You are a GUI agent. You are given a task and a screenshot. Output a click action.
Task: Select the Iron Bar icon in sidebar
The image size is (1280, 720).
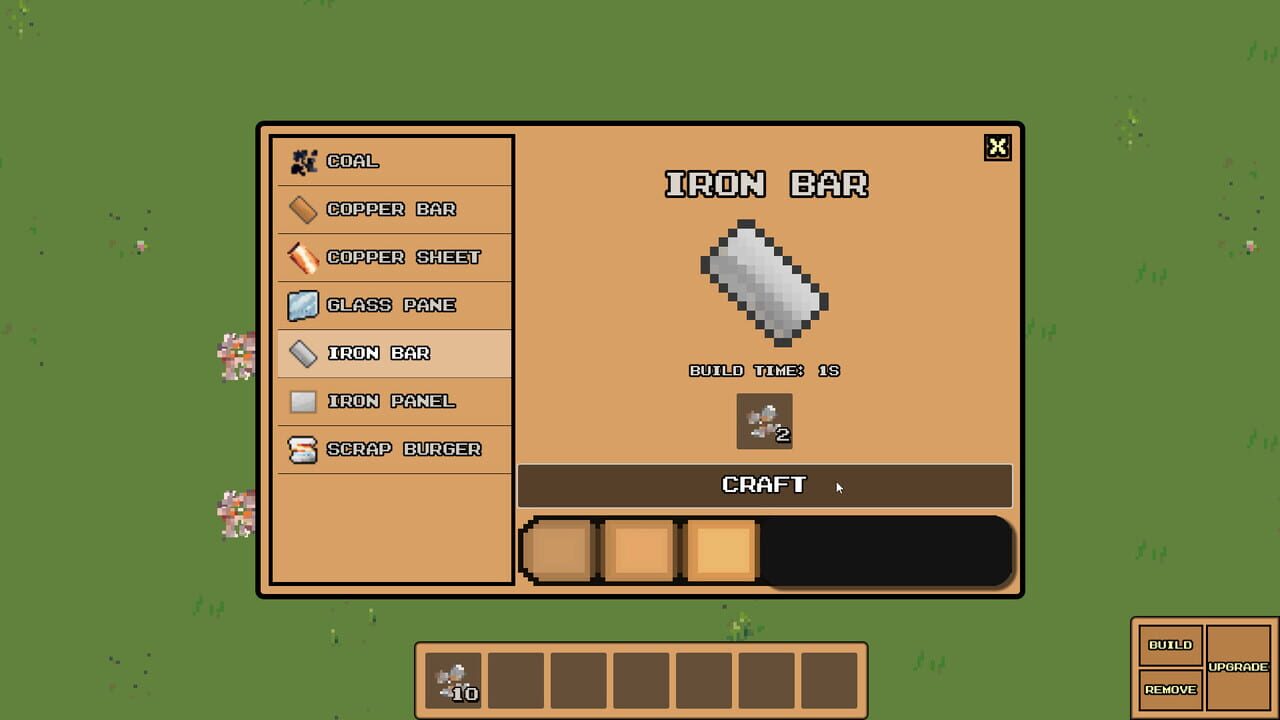pos(301,352)
